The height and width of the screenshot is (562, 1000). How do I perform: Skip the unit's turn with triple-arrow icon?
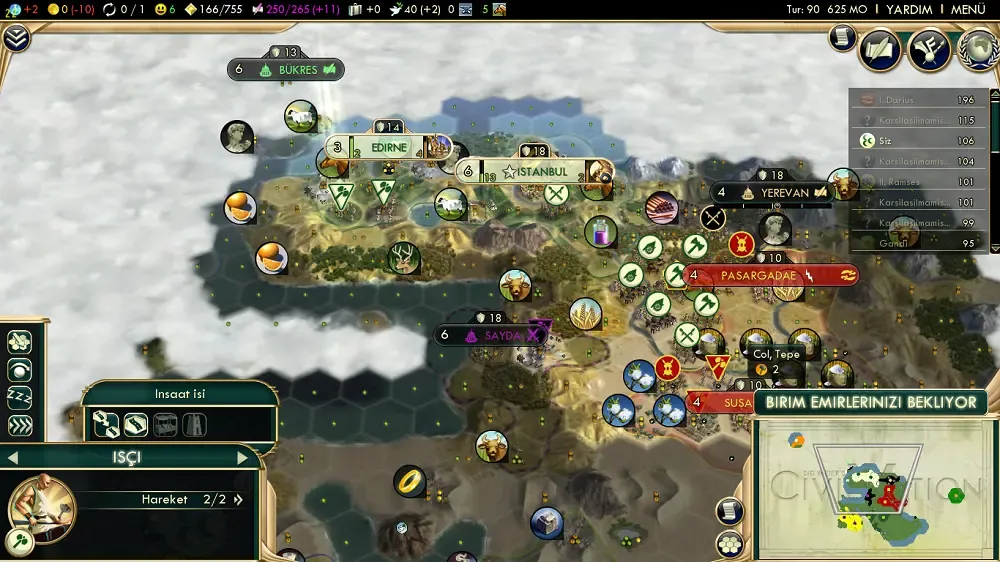pyautogui.click(x=19, y=425)
